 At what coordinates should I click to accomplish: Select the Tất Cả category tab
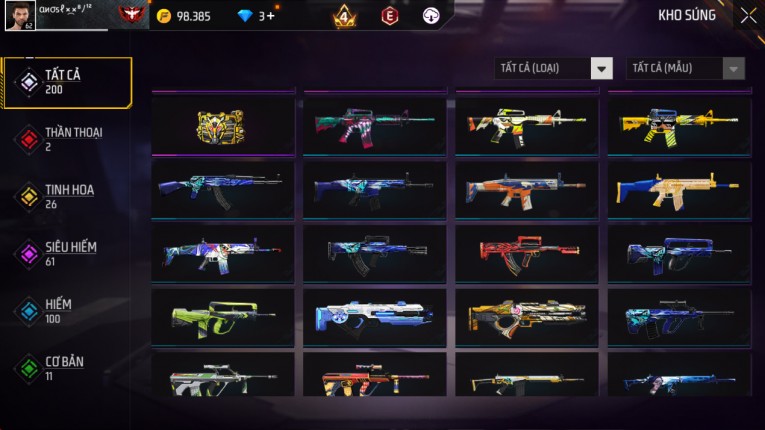coord(67,82)
